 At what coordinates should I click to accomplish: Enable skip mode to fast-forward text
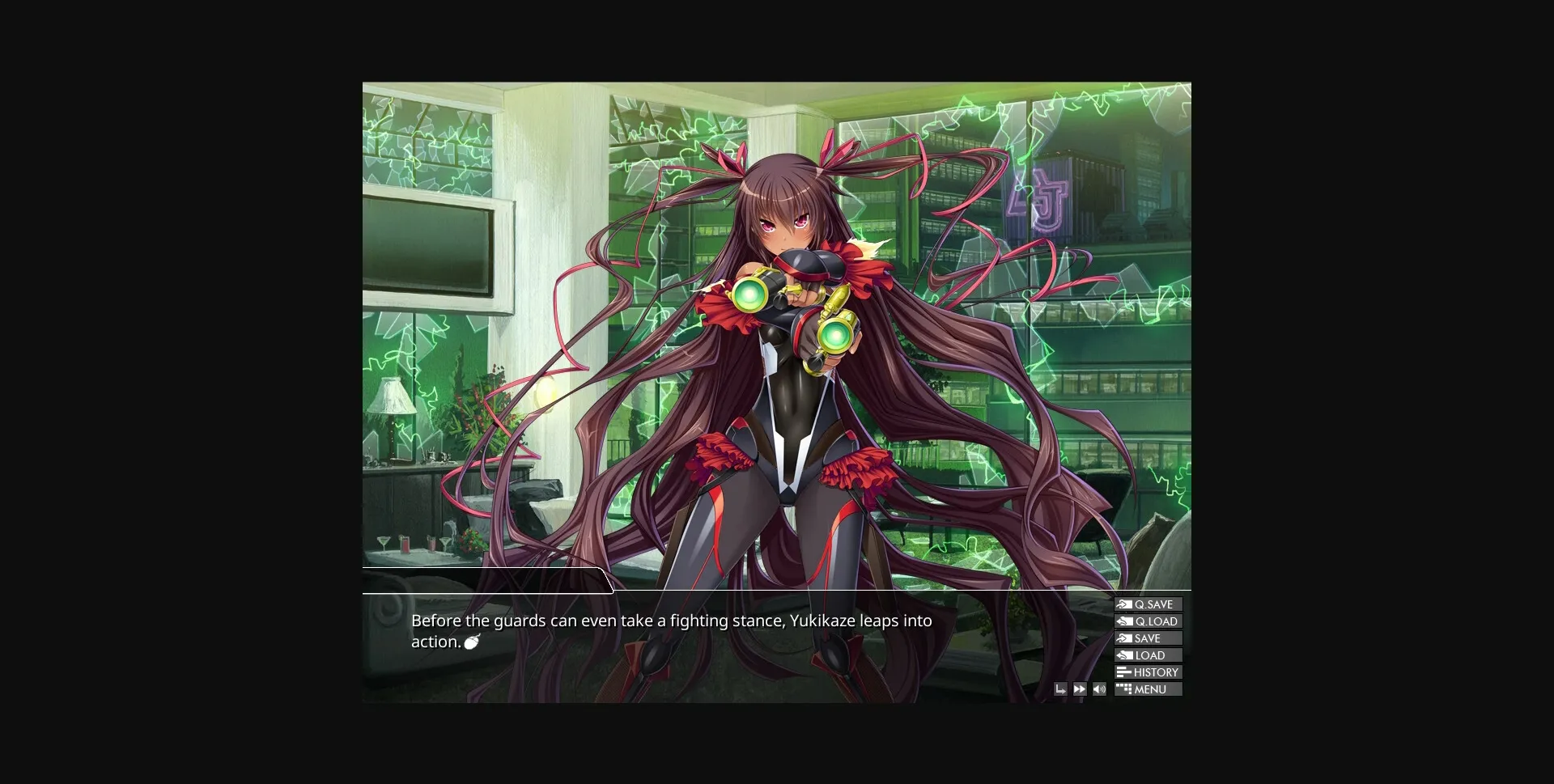click(x=1080, y=689)
